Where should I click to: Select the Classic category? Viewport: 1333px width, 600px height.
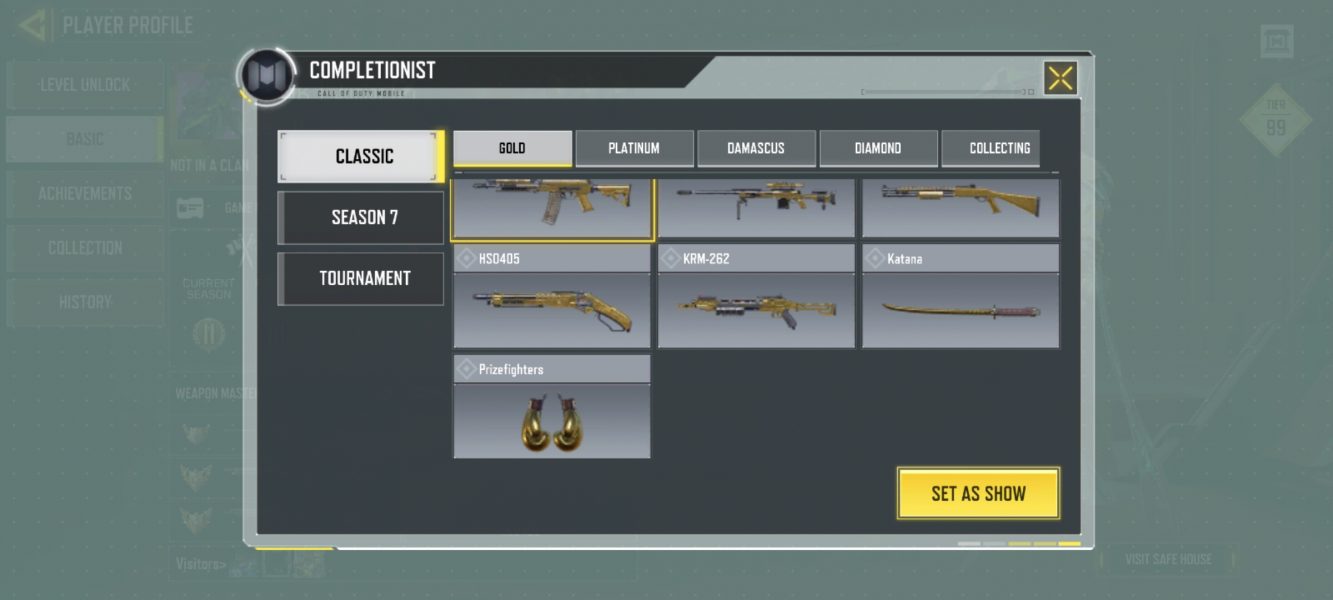pos(361,157)
